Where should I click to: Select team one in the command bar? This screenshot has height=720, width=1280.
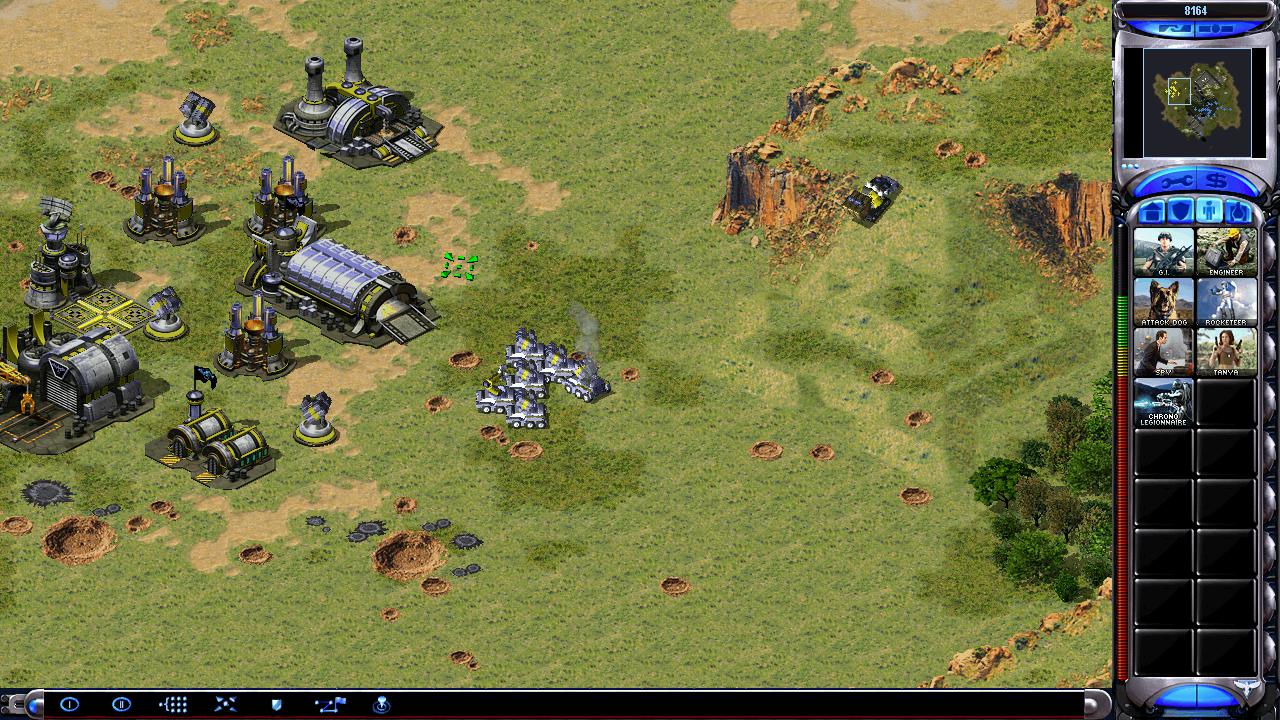click(69, 704)
